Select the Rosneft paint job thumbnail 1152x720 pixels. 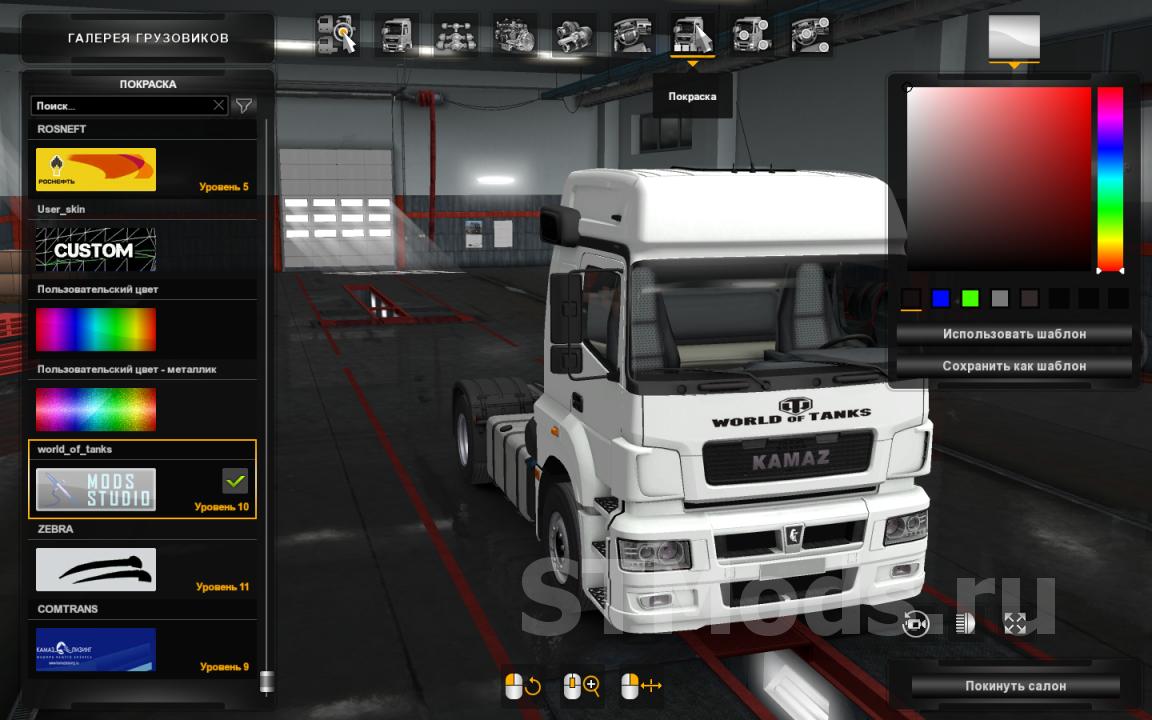coord(96,169)
